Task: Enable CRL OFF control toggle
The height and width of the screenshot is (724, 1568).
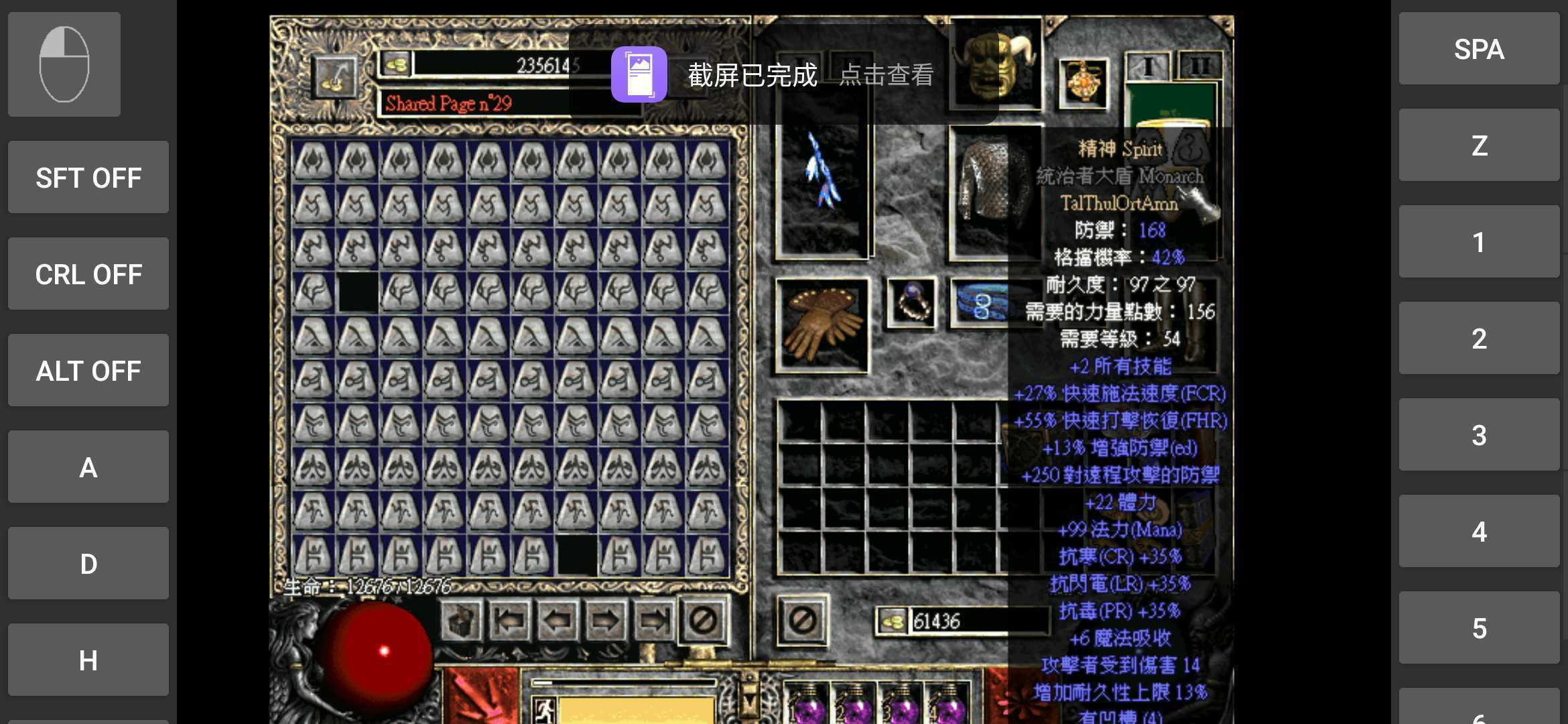Action: point(88,274)
